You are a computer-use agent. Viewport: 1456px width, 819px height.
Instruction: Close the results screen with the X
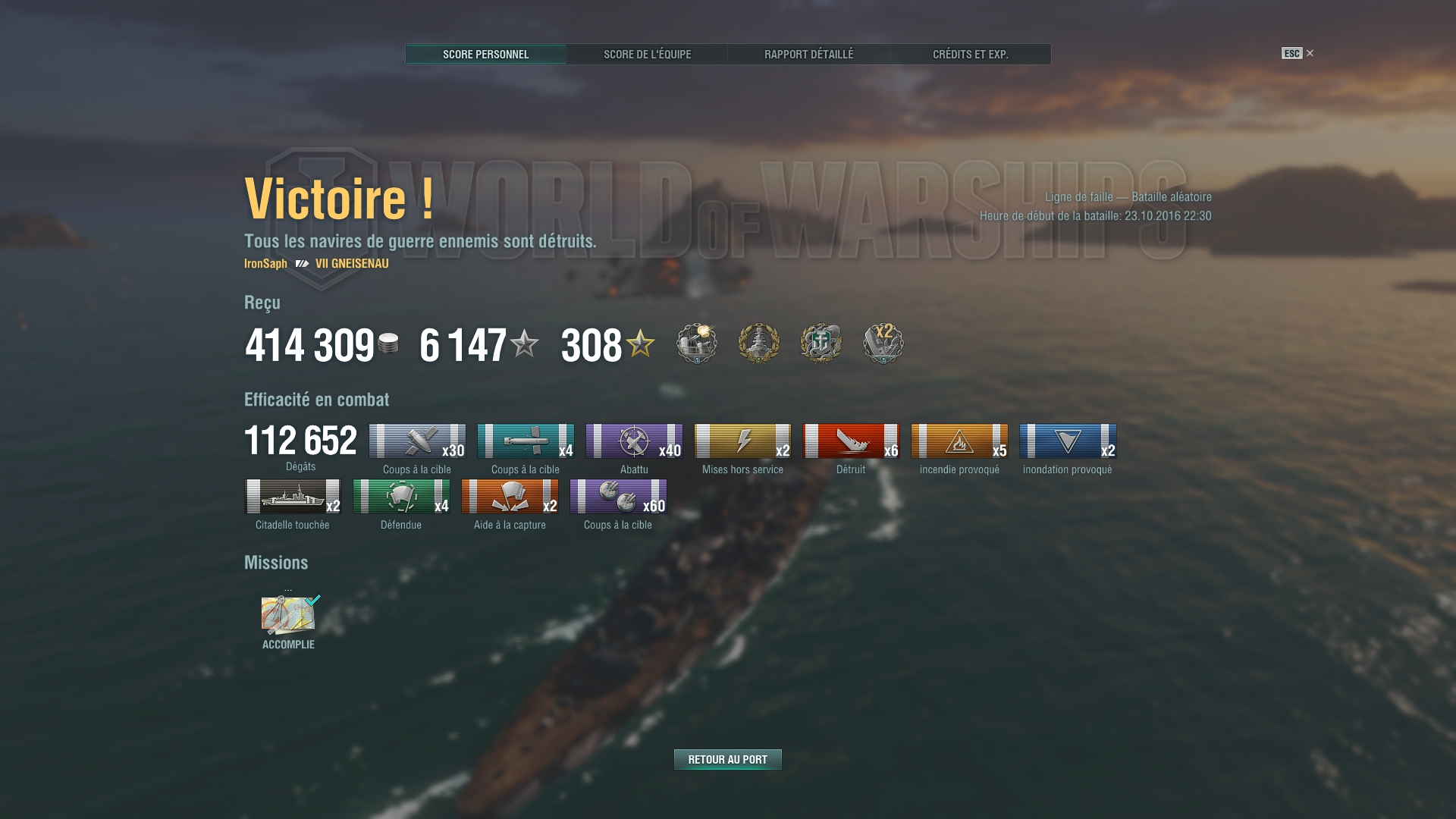click(1310, 53)
